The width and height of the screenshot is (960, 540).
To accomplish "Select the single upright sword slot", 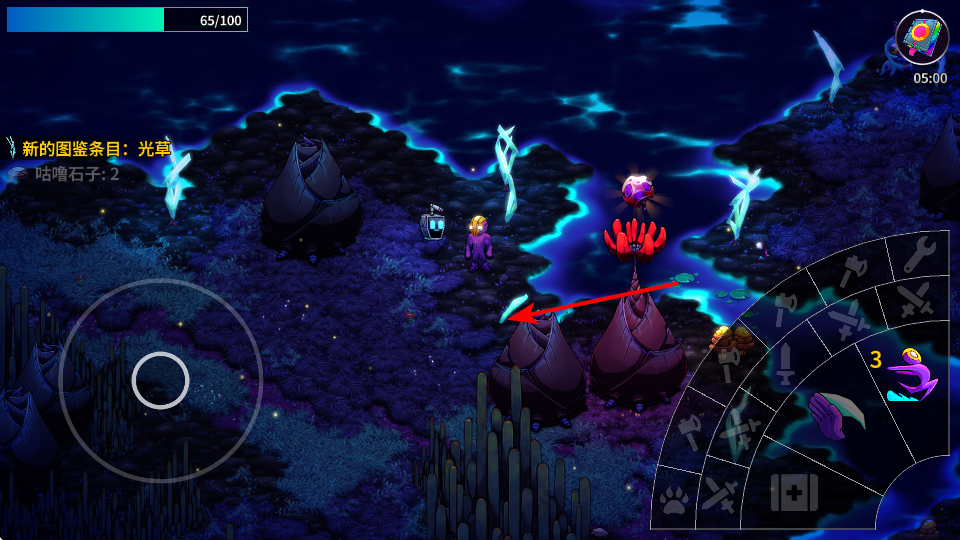I will [x=785, y=362].
